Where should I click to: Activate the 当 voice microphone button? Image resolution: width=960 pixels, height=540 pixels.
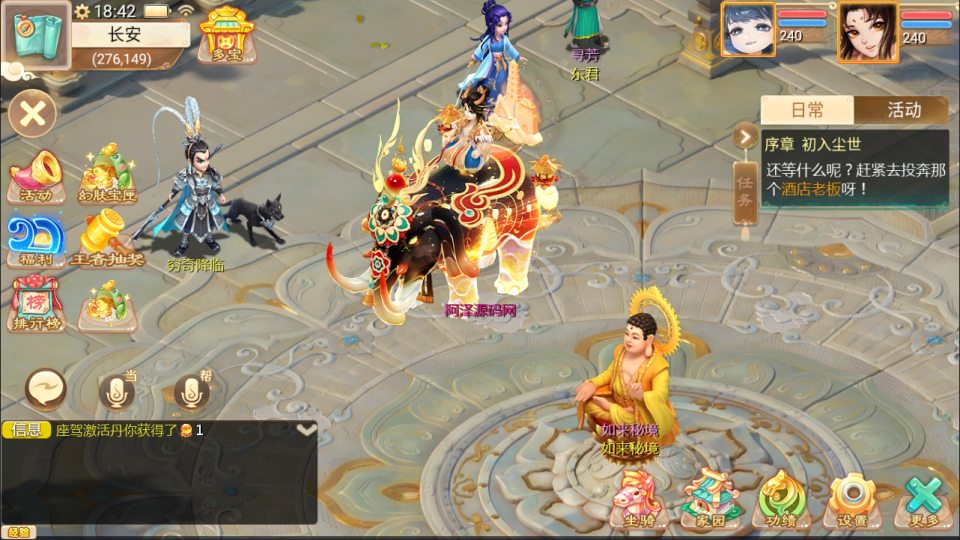[117, 390]
